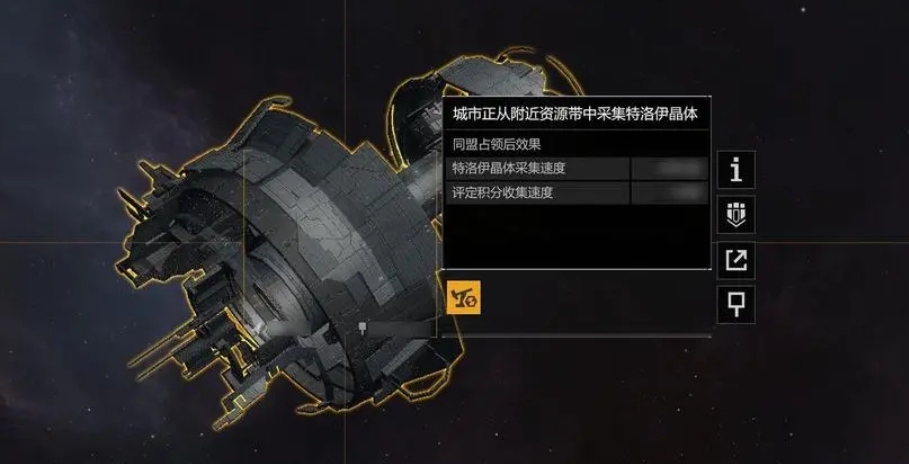The image size is (909, 464).
Task: Open the info button marked with "i"
Action: [x=736, y=170]
